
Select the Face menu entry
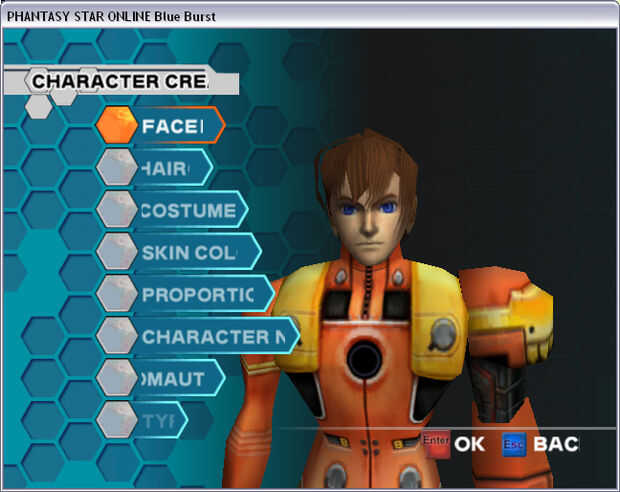(x=172, y=126)
